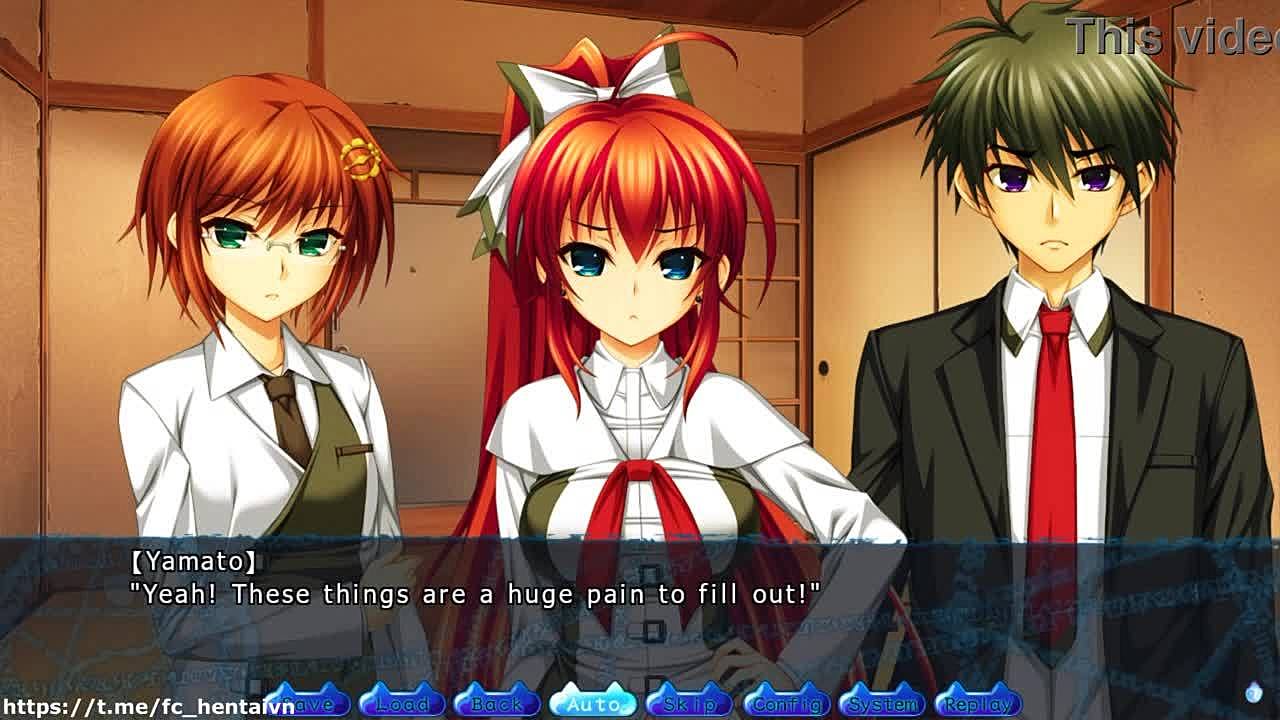Activate the Skip button
Viewport: 1280px width, 720px height.
[x=690, y=703]
